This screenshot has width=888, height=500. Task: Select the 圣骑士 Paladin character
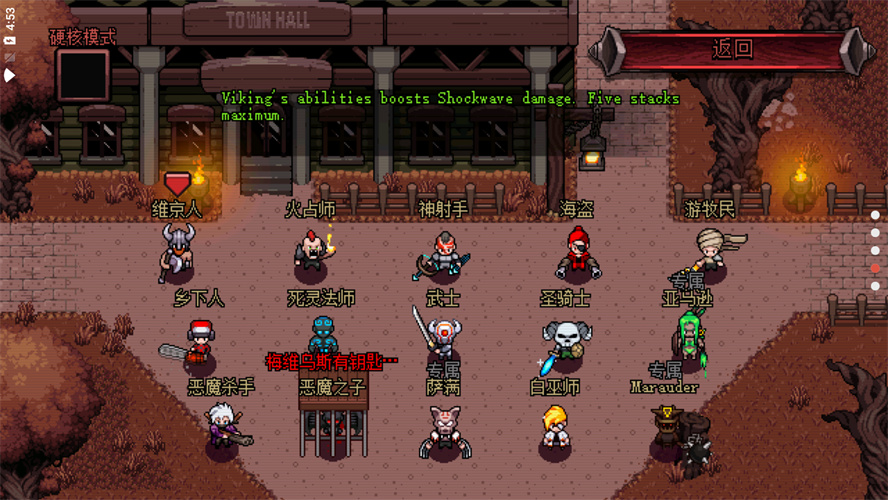(565, 340)
